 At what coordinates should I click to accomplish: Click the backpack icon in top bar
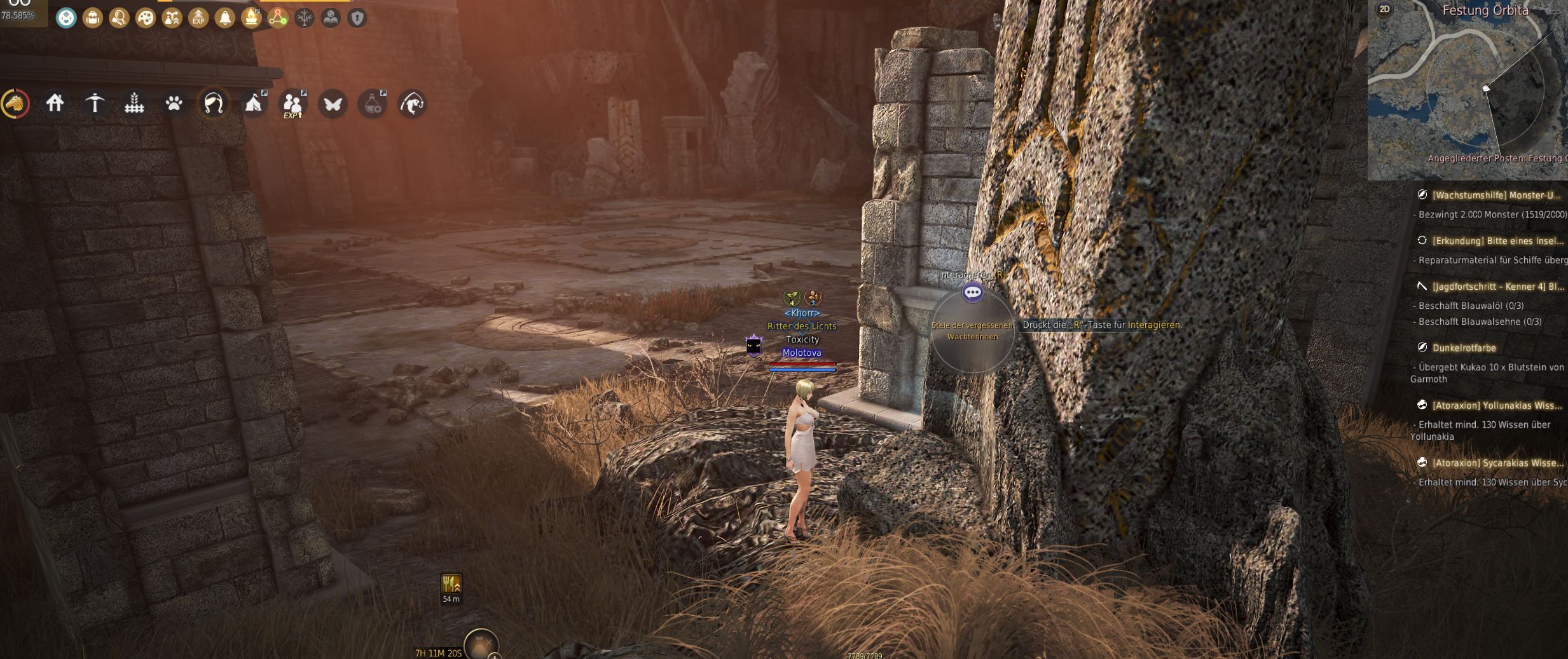click(93, 18)
